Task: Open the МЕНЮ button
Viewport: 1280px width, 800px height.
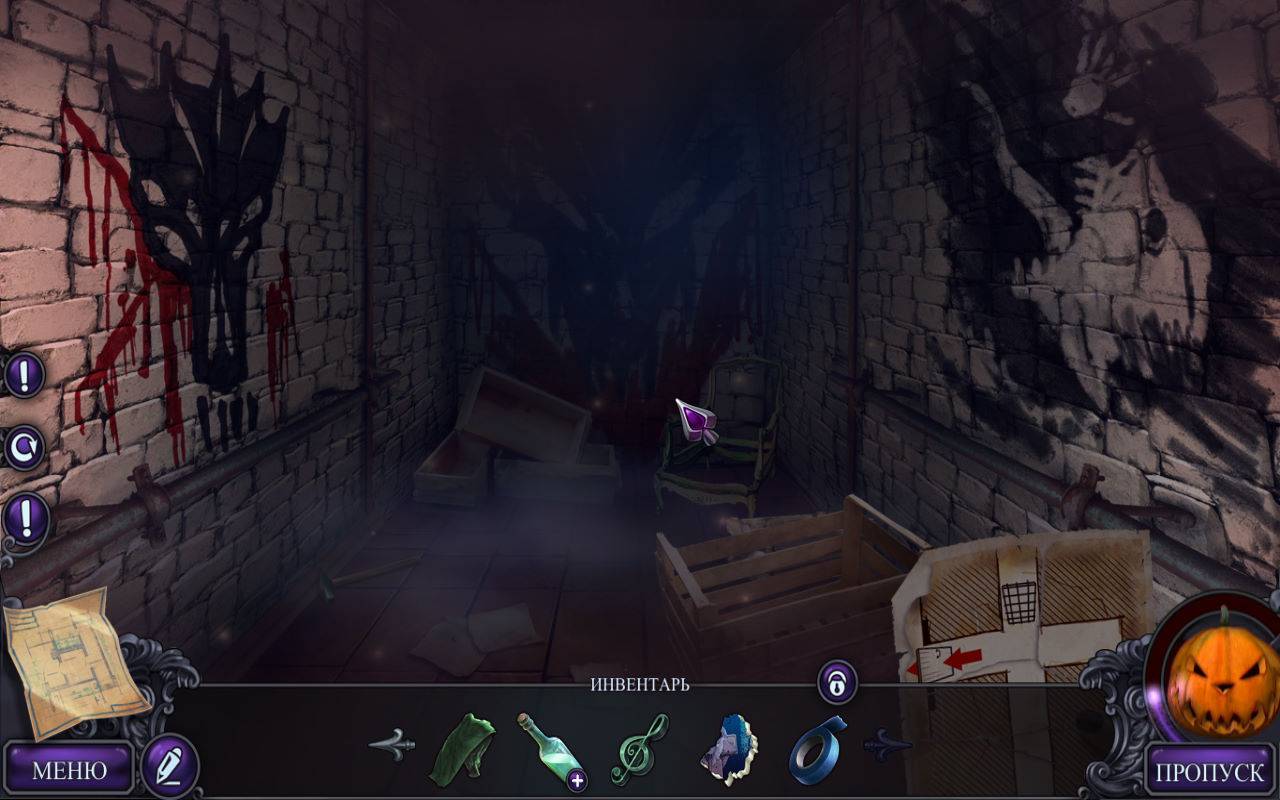Action: [69, 770]
